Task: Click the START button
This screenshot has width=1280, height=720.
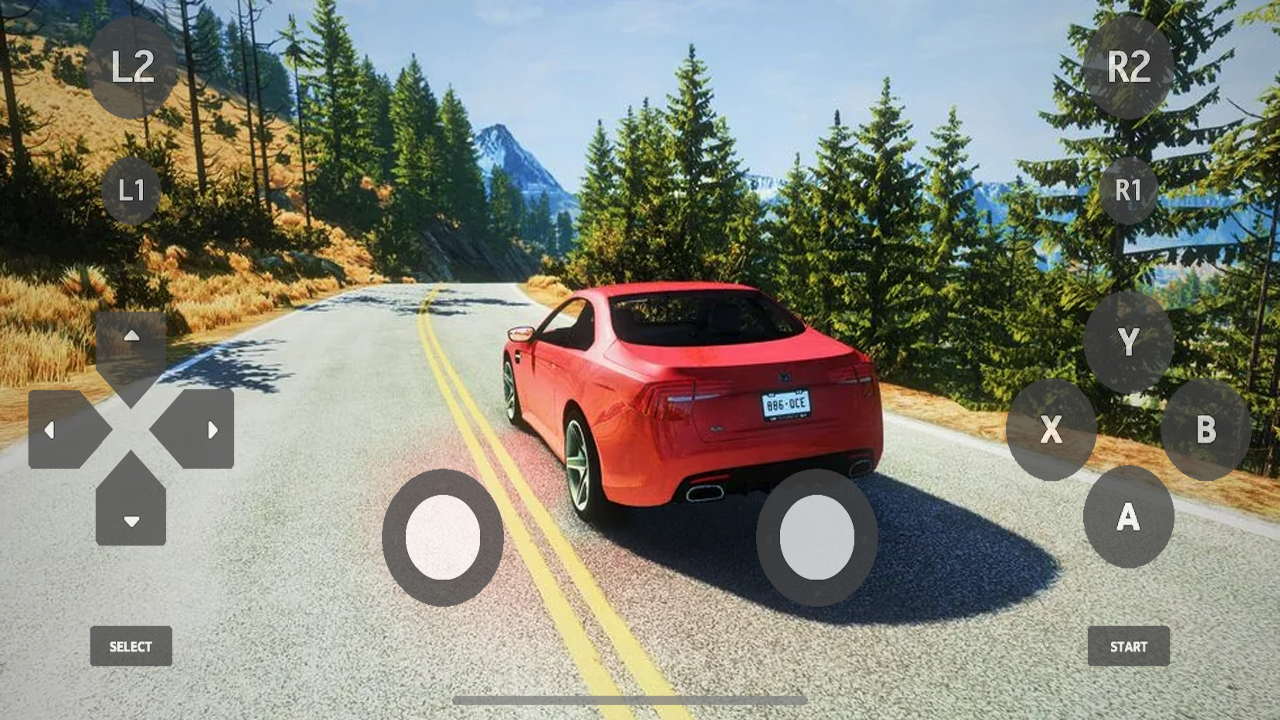Action: tap(1128, 646)
